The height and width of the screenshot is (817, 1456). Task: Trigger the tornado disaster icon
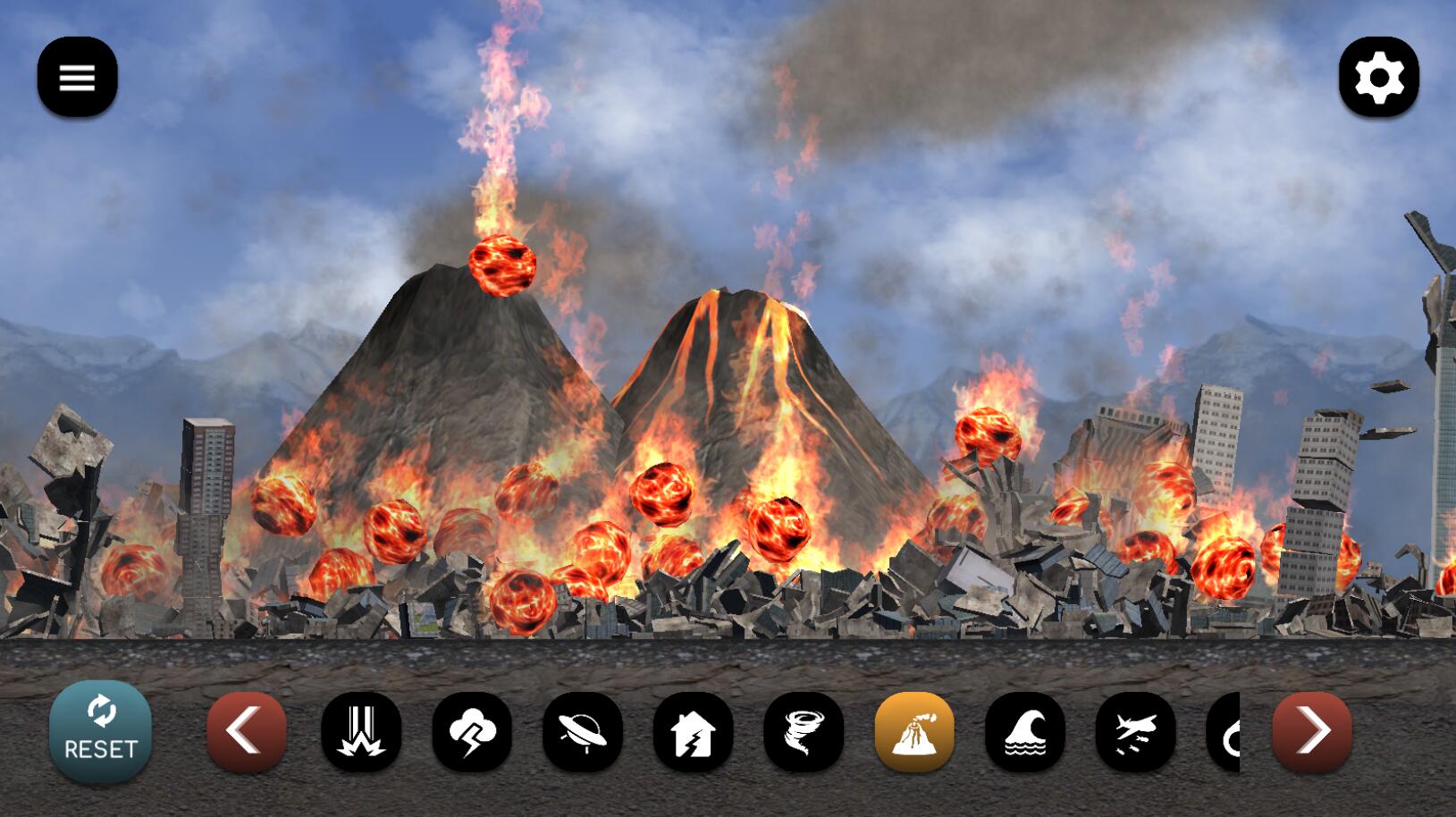coord(804,731)
